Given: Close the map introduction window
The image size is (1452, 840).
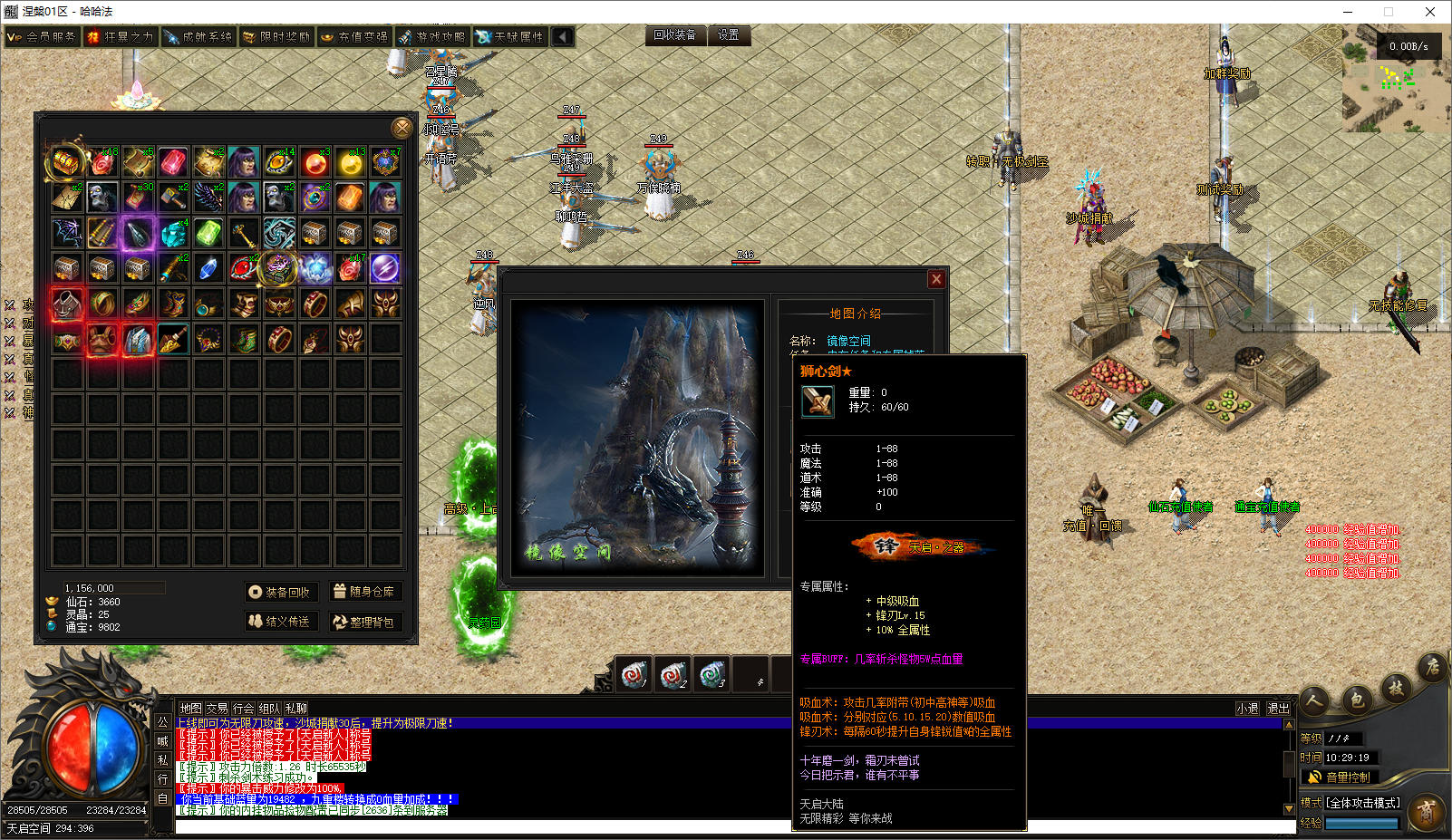Looking at the screenshot, I should click(936, 279).
